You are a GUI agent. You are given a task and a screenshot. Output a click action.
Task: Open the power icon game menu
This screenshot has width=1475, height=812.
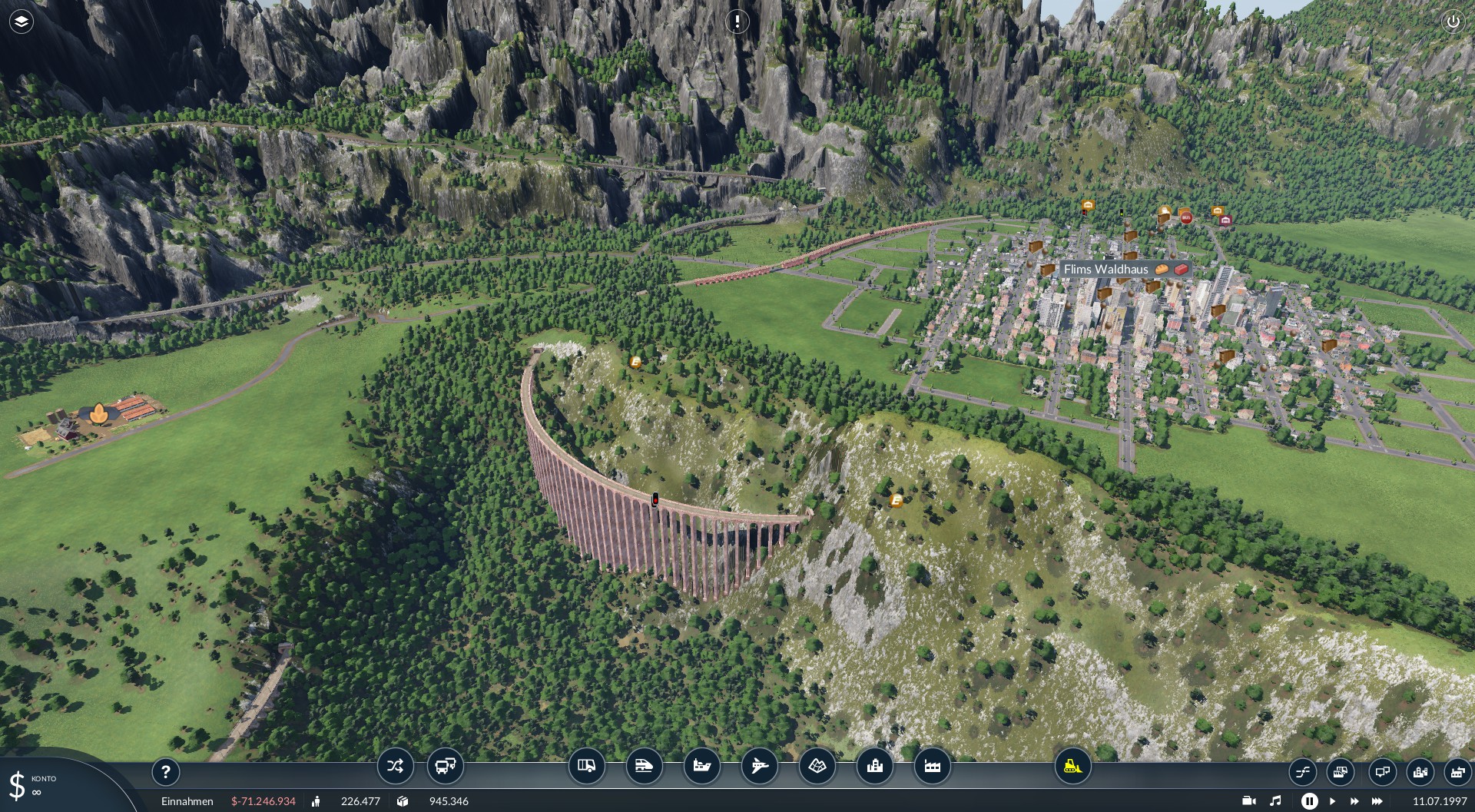click(x=1453, y=22)
